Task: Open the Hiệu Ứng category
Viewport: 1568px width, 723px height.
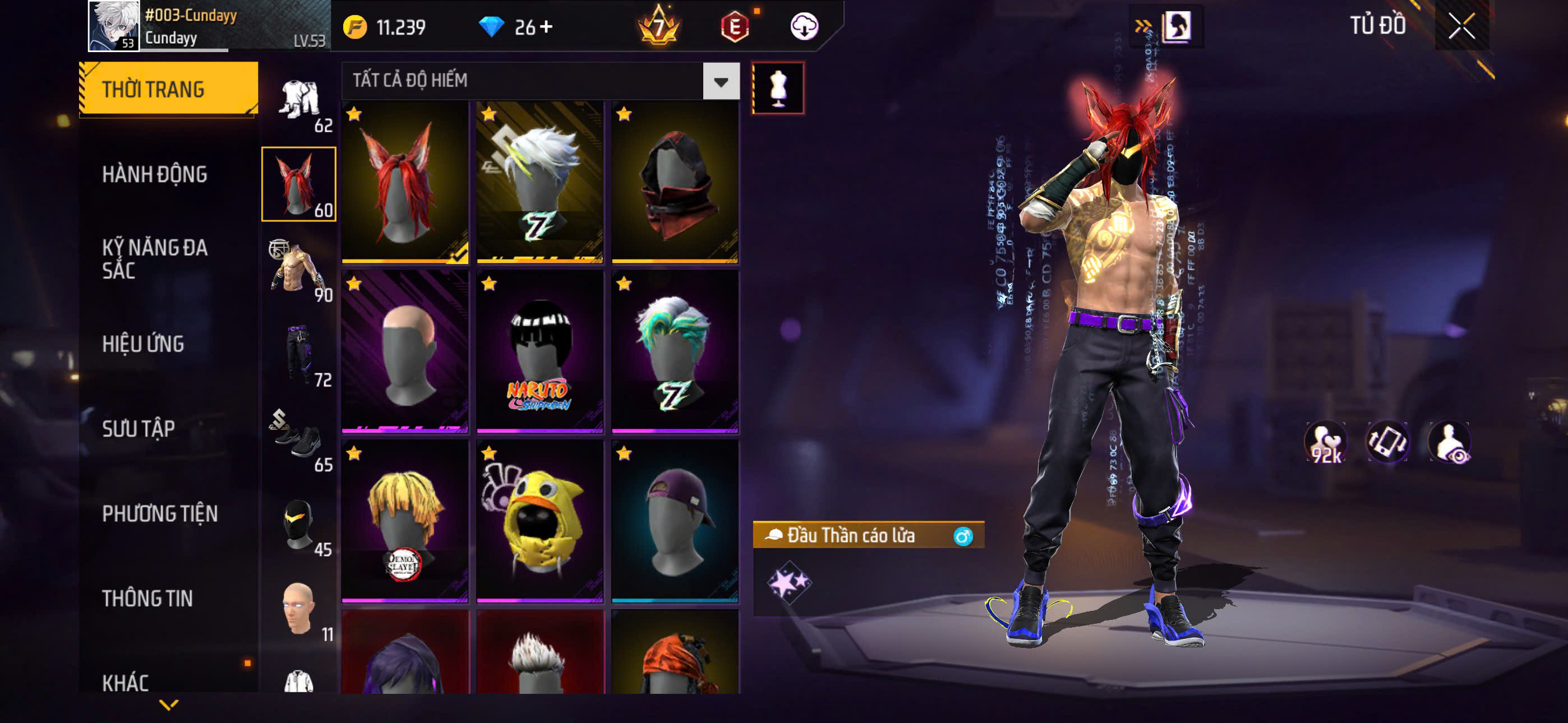Action: pos(143,344)
